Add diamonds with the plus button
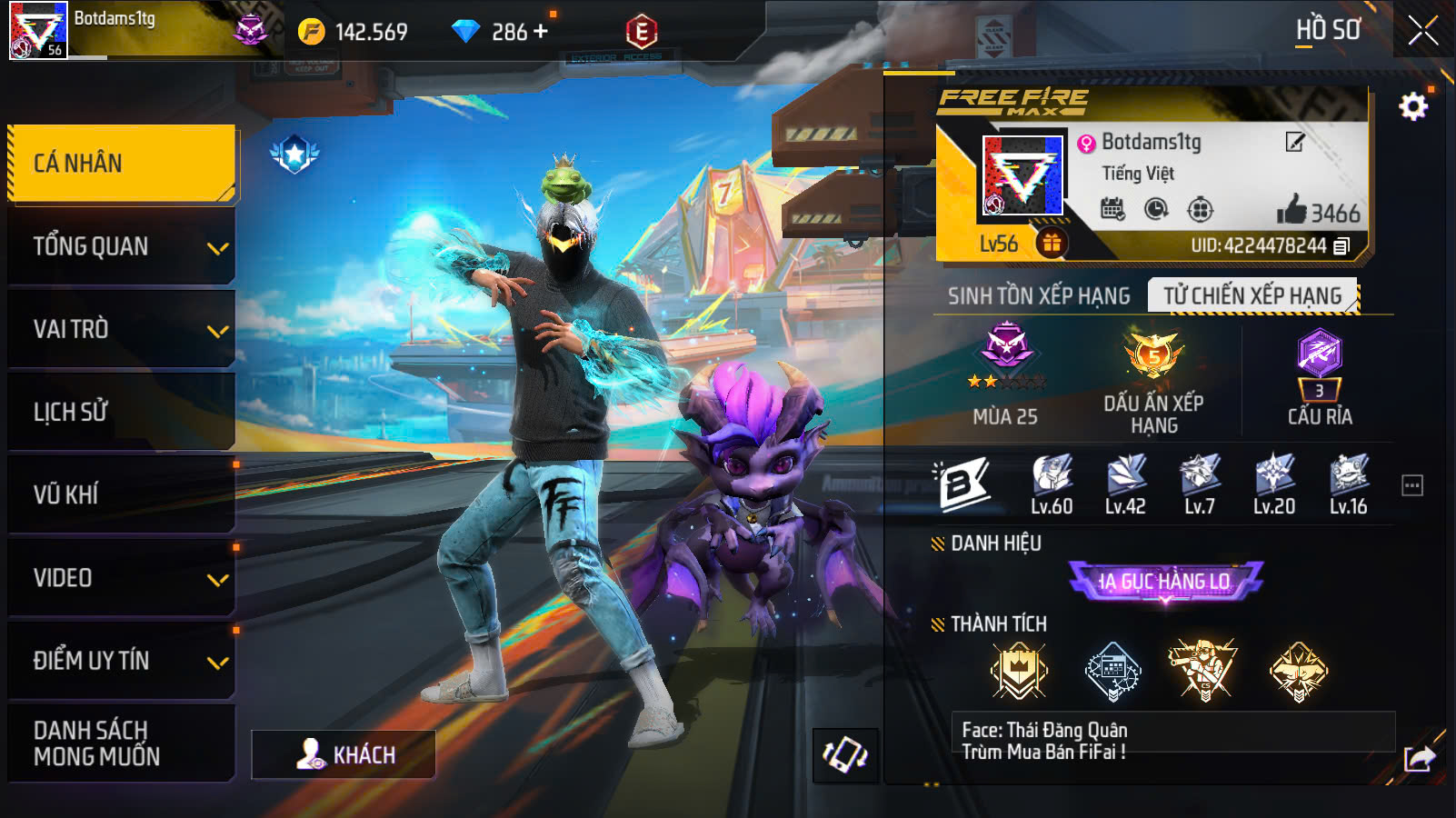The height and width of the screenshot is (818, 1456). [x=542, y=32]
